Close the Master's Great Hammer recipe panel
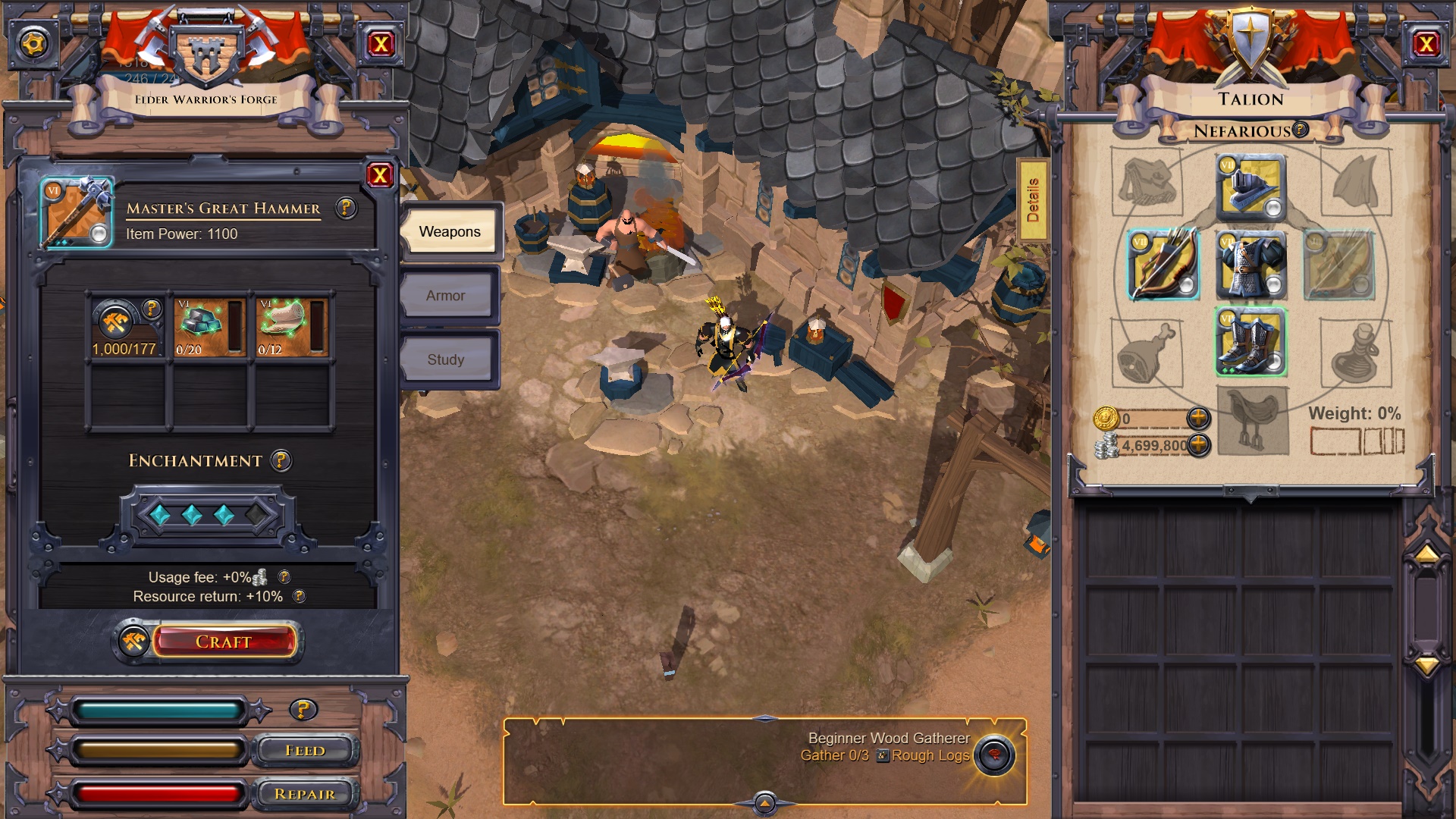Image resolution: width=1456 pixels, height=819 pixels. (x=379, y=176)
